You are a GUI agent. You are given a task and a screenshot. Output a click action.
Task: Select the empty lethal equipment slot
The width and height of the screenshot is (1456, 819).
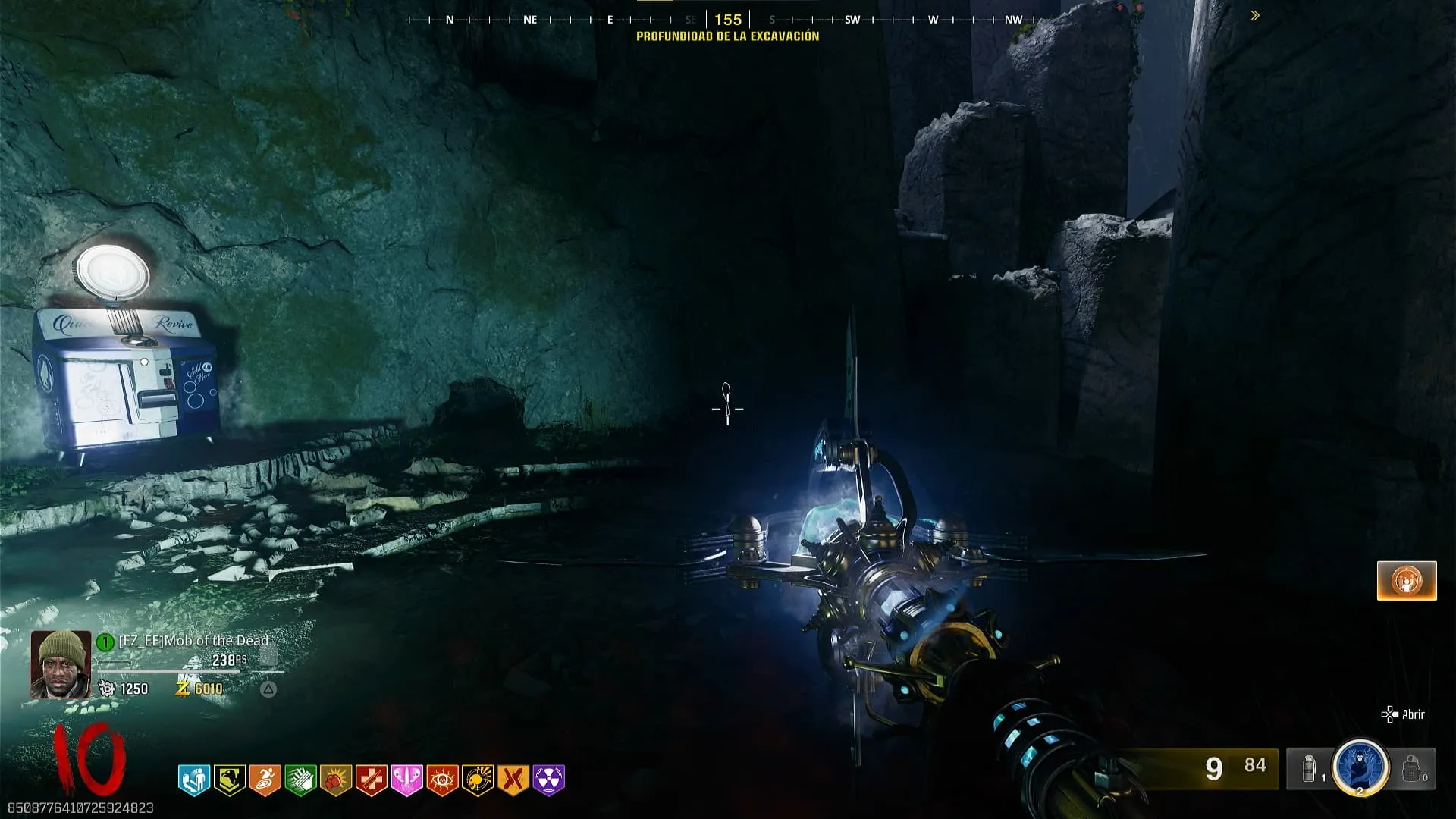1411,769
